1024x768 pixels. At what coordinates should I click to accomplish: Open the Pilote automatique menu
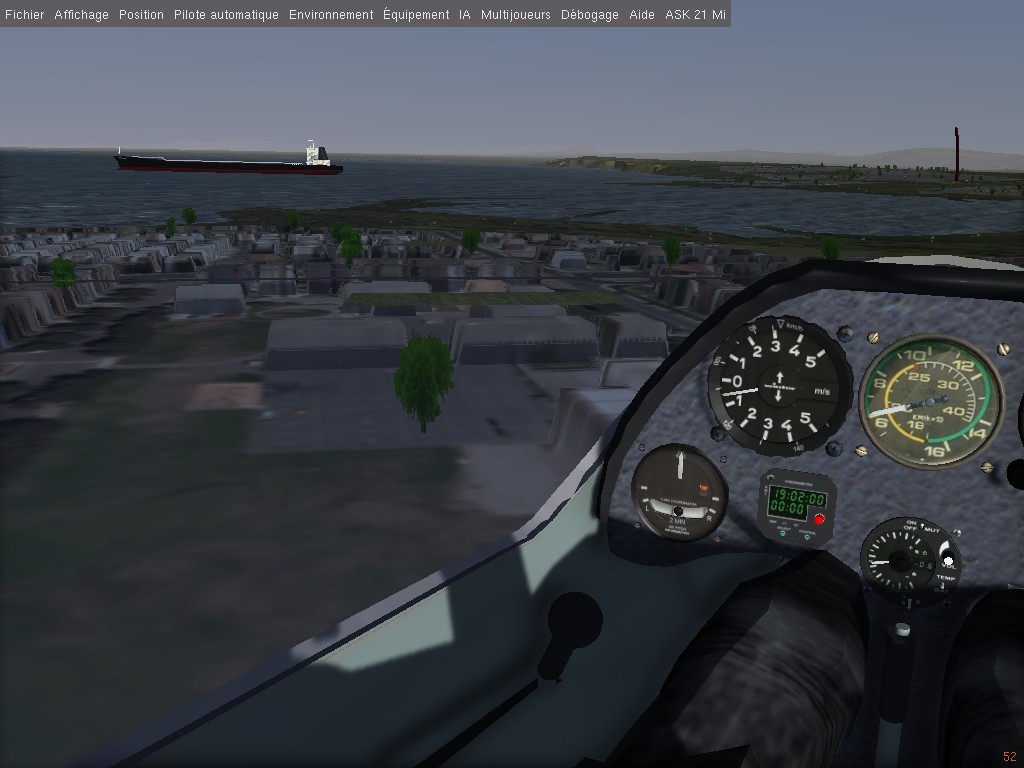[x=226, y=15]
